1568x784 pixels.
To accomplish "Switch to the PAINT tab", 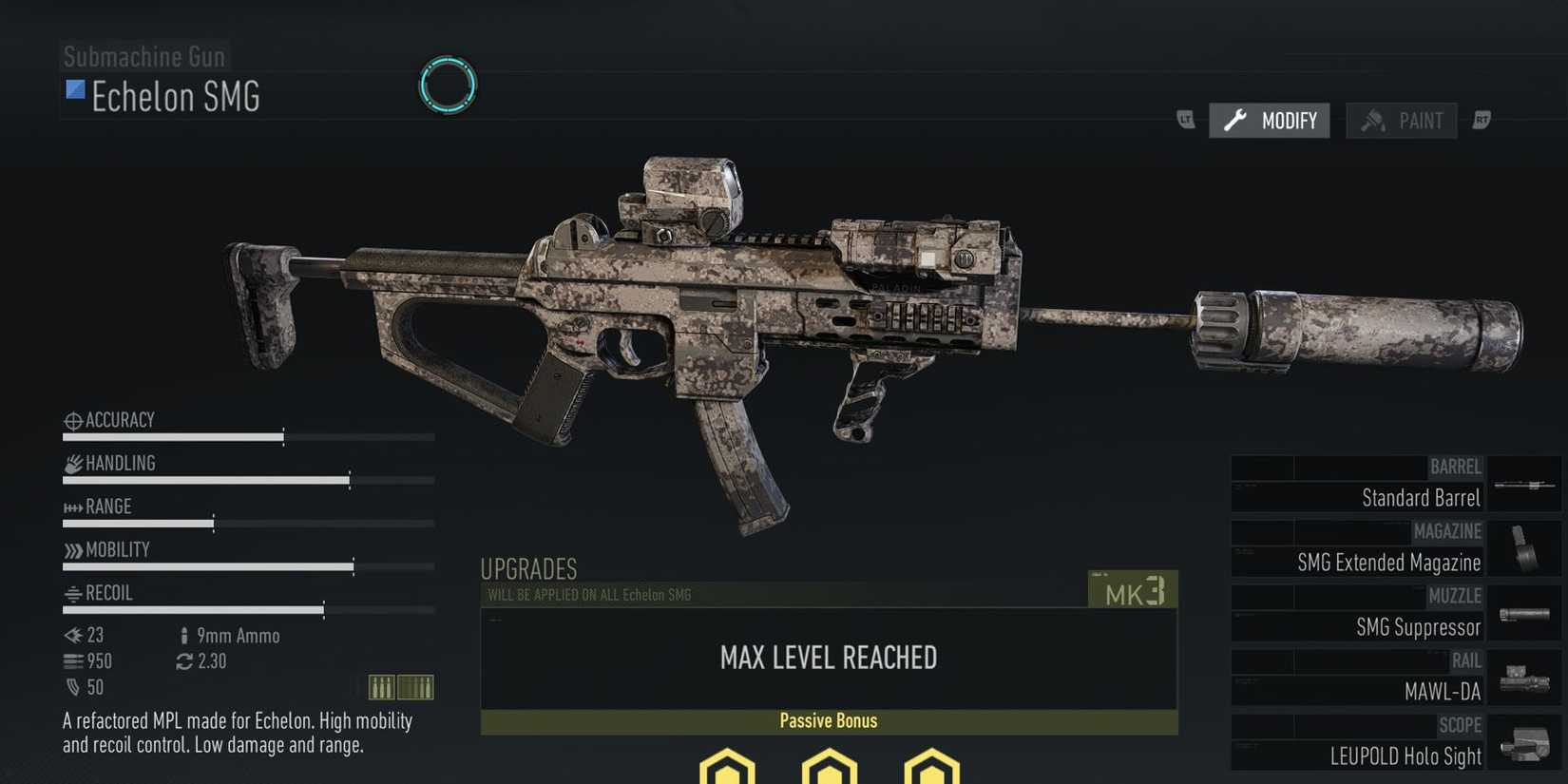I will click(1401, 120).
